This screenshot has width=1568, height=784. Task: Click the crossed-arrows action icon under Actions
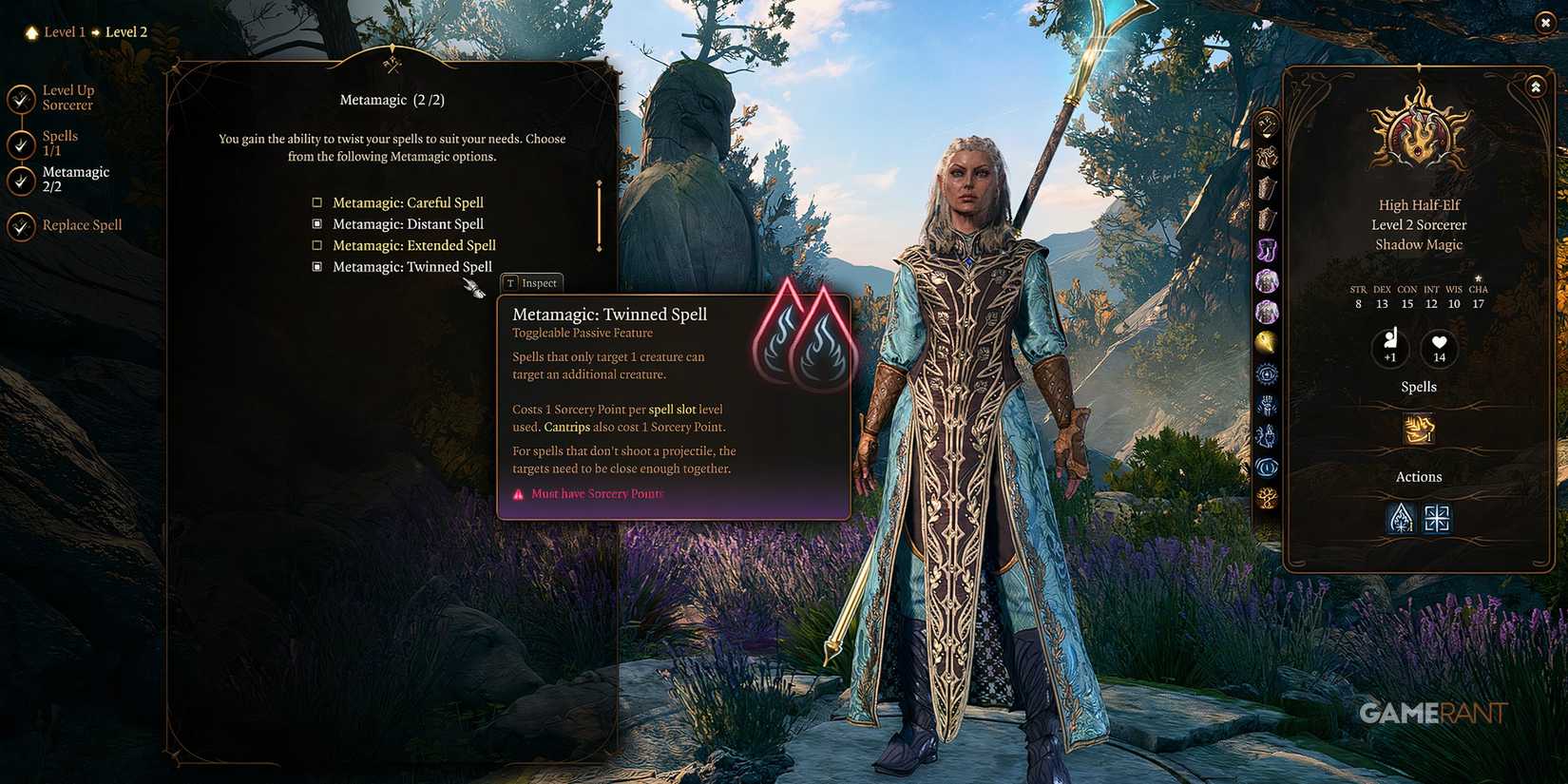click(1437, 518)
